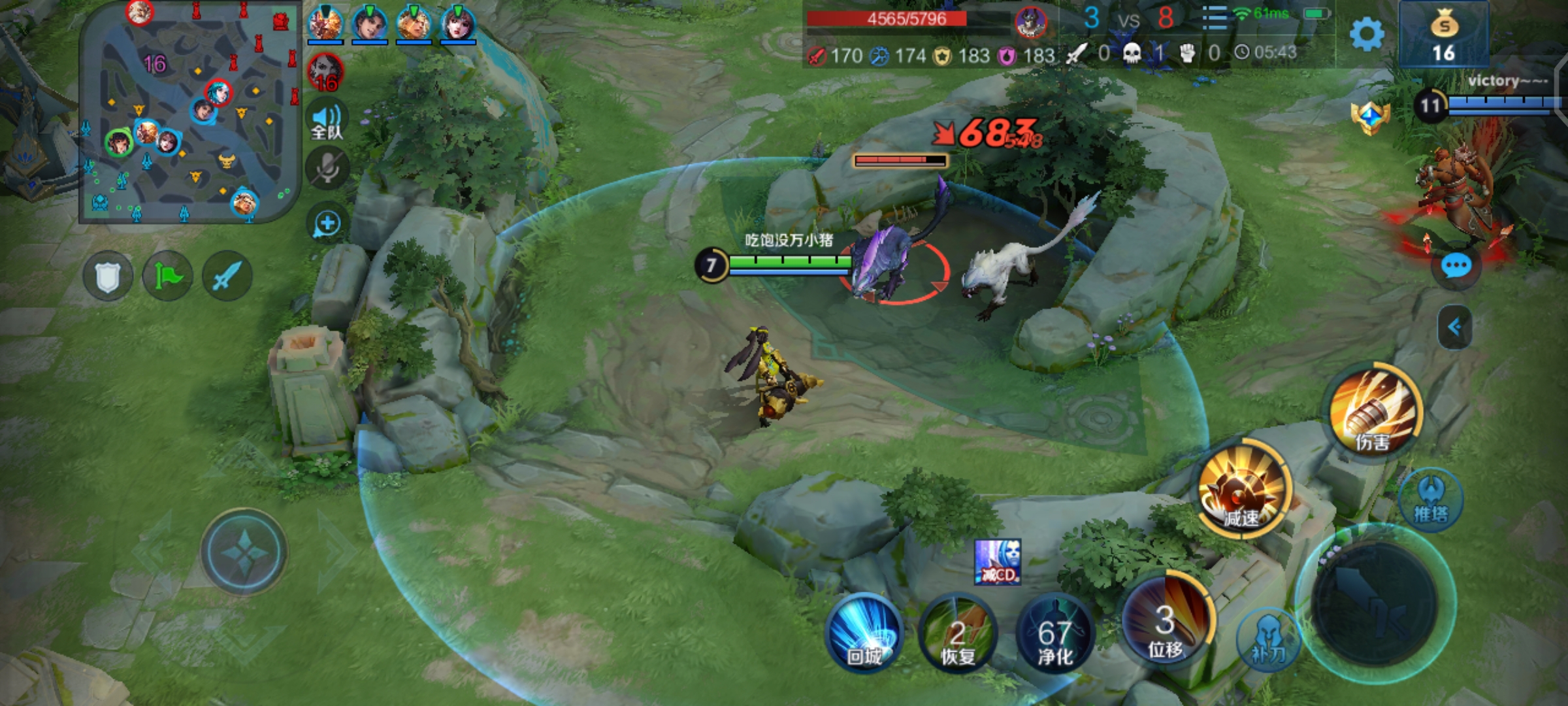Send the sword attack signal
1568x706 pixels.
pos(227,277)
